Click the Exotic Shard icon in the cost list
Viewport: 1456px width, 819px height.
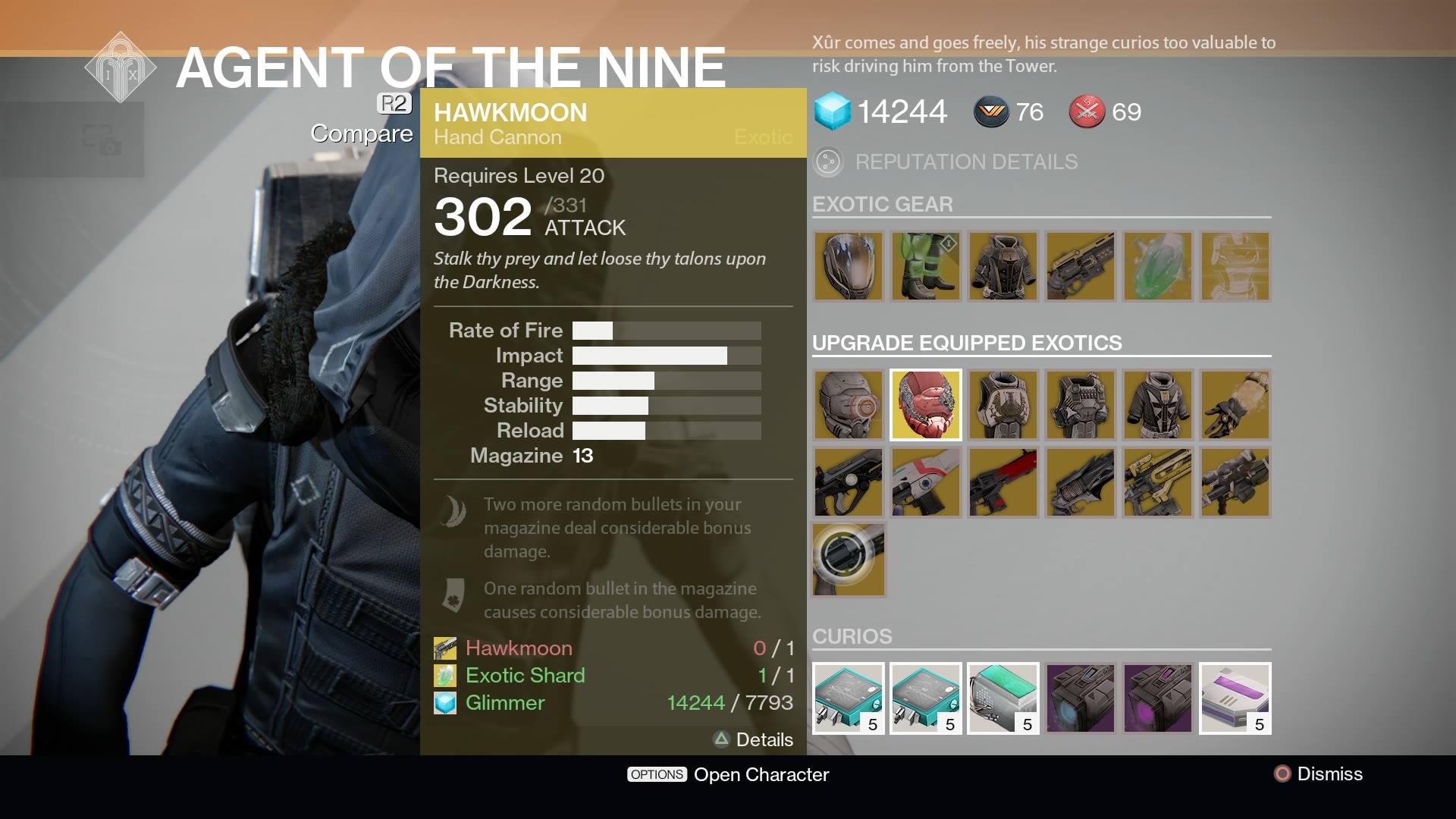(x=444, y=675)
